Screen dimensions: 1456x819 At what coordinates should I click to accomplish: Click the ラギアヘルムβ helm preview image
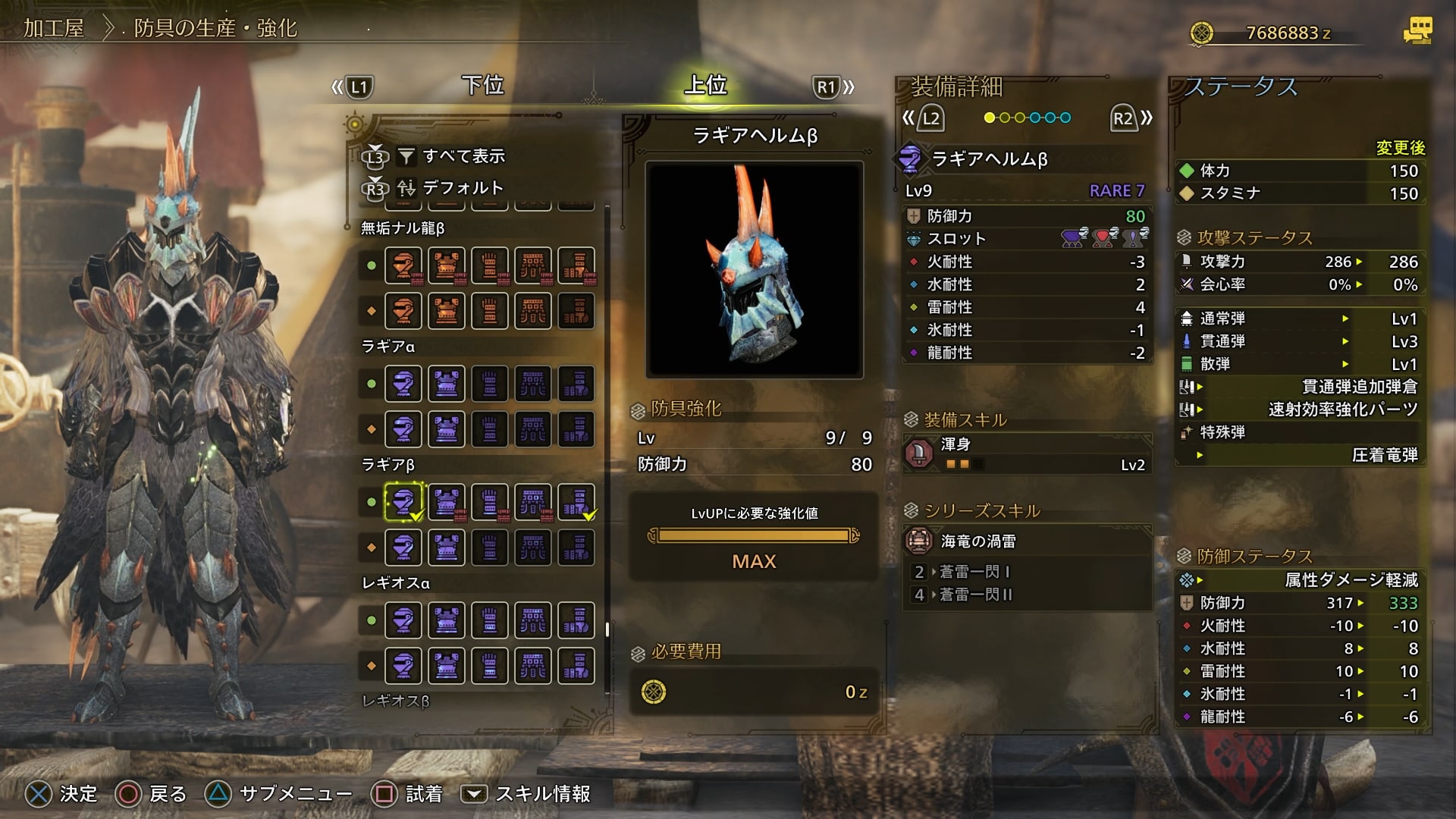click(x=755, y=269)
